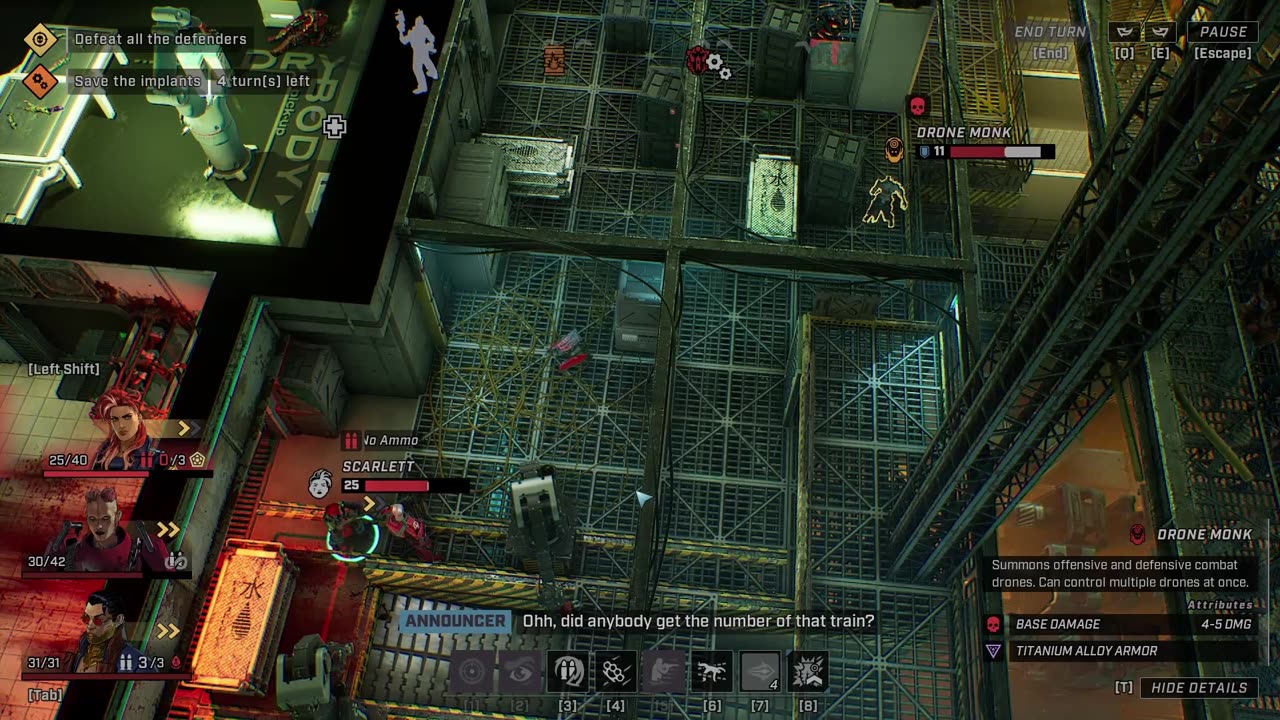This screenshot has height=720, width=1280.
Task: Use the brass knuckles melee ability
Action: [x=615, y=671]
